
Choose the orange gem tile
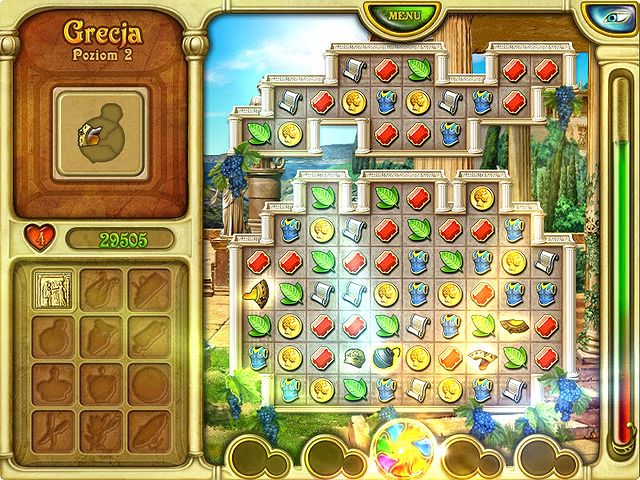click(x=450, y=357)
